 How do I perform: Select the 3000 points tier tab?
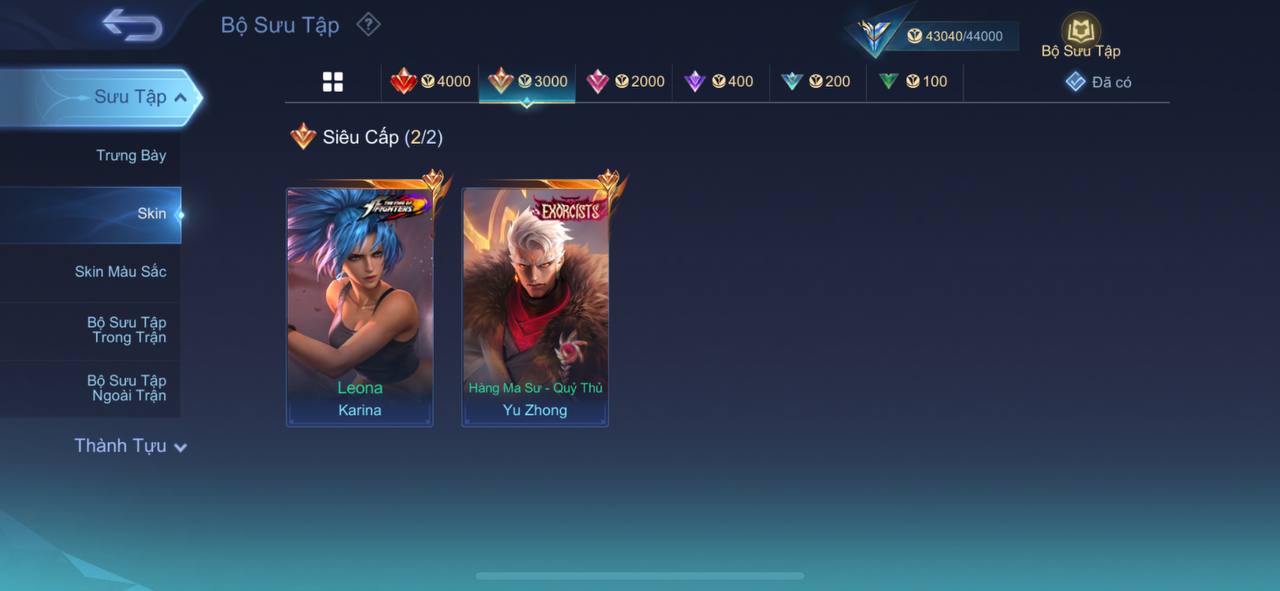pyautogui.click(x=527, y=82)
